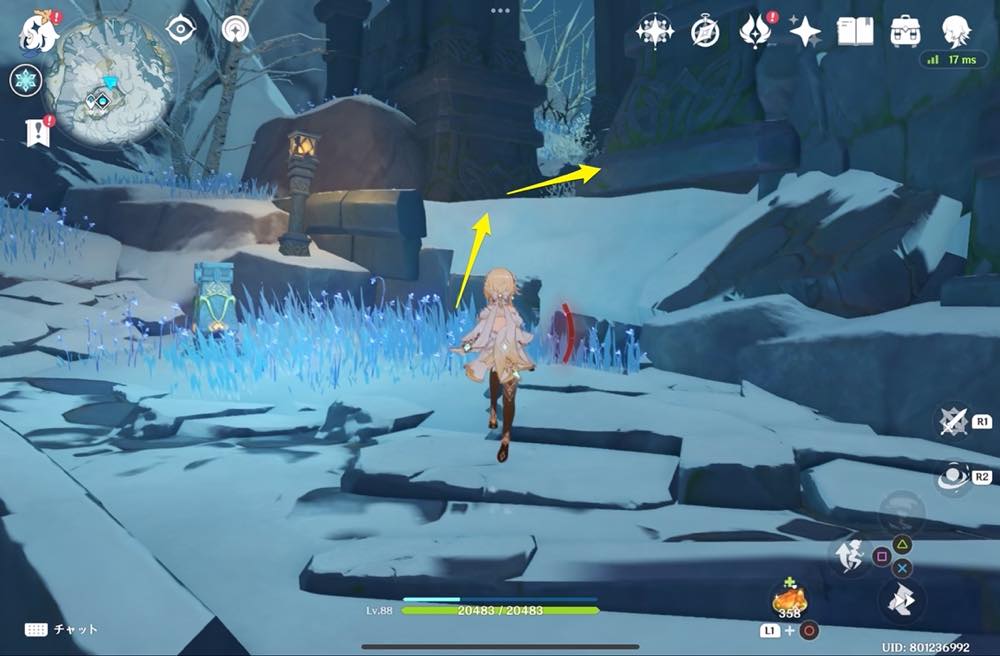
Task: Tap the three dots at top center
Action: (x=500, y=9)
